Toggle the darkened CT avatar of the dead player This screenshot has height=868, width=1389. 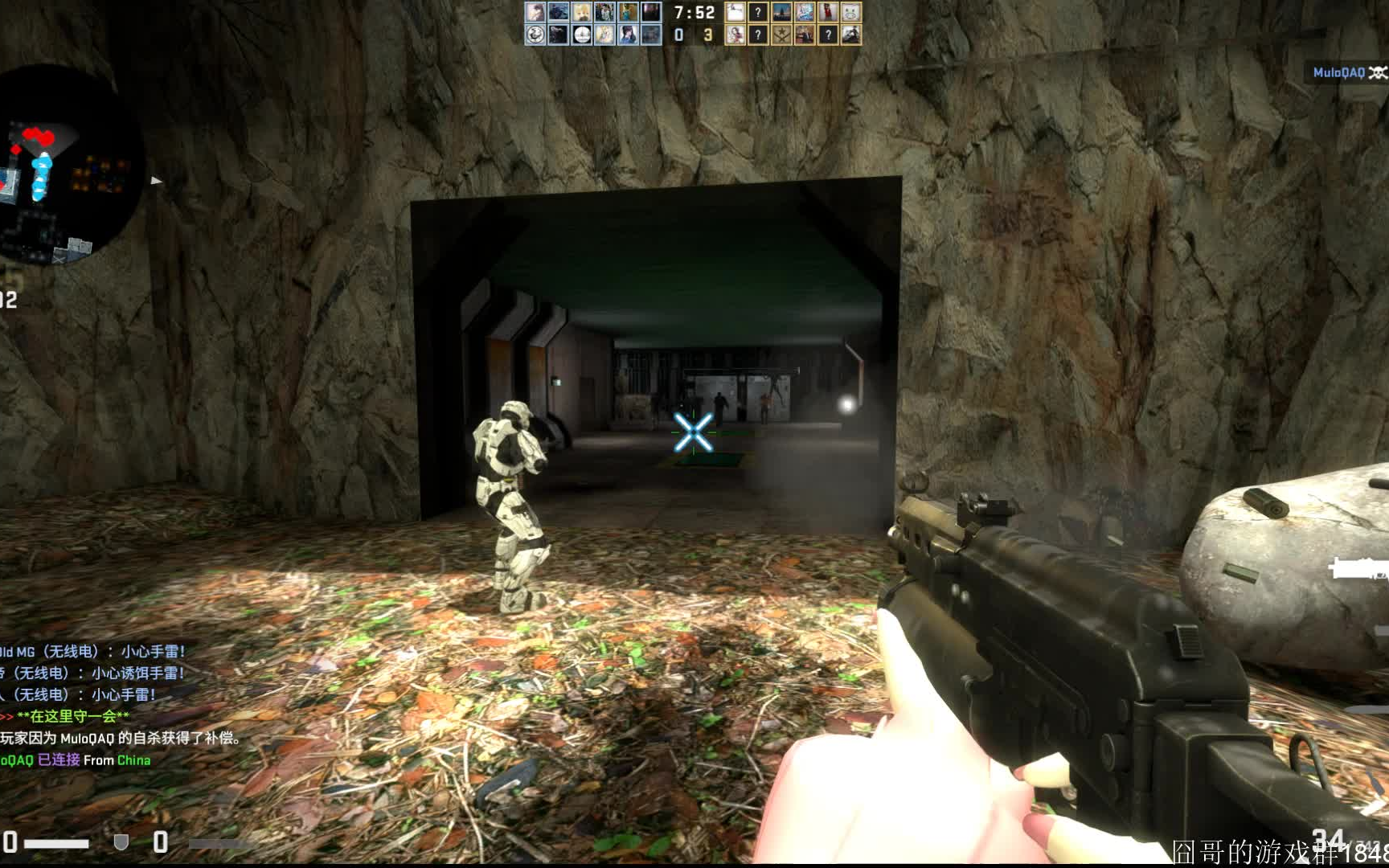[x=649, y=14]
